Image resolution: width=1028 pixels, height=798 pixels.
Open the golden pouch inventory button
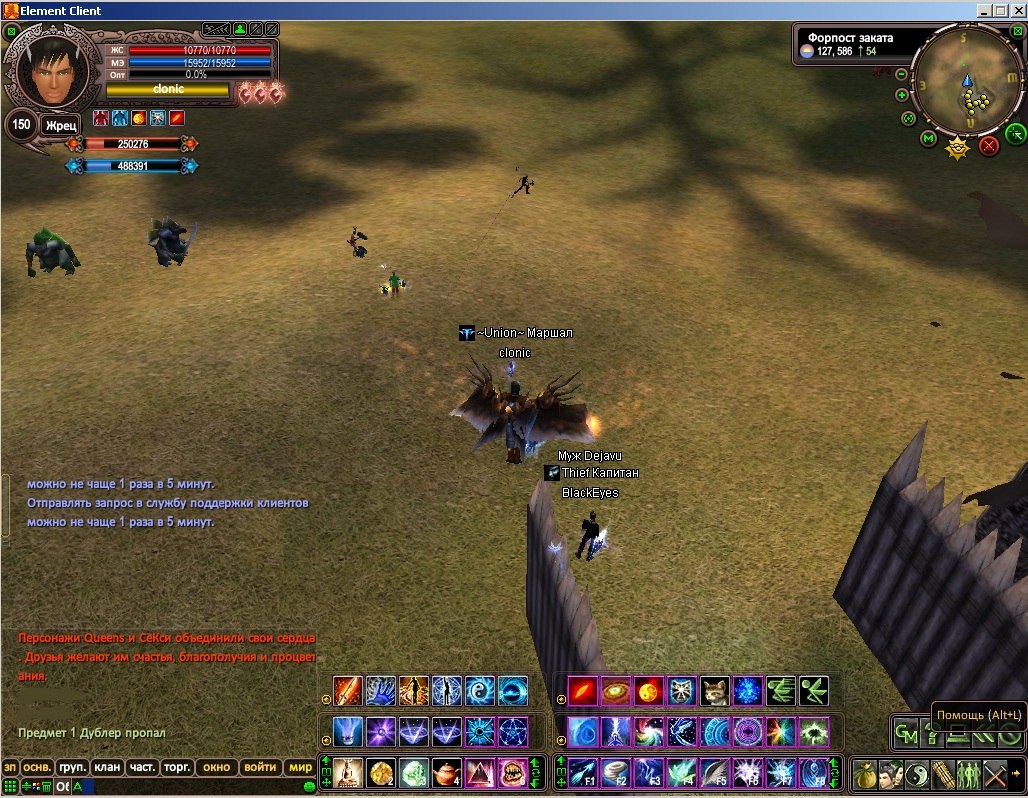click(x=865, y=774)
